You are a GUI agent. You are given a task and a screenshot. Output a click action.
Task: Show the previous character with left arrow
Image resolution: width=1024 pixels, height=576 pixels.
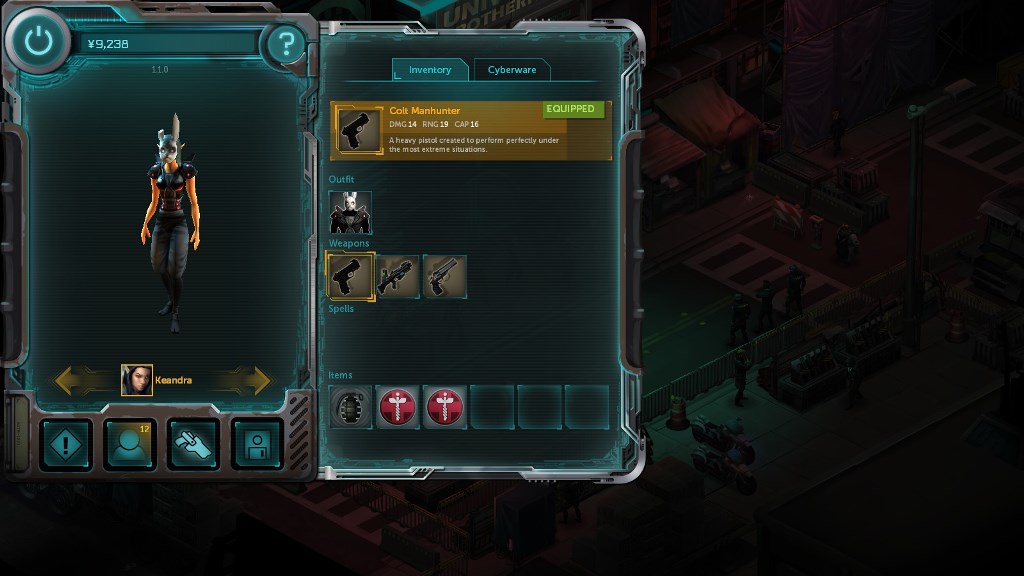click(x=82, y=380)
